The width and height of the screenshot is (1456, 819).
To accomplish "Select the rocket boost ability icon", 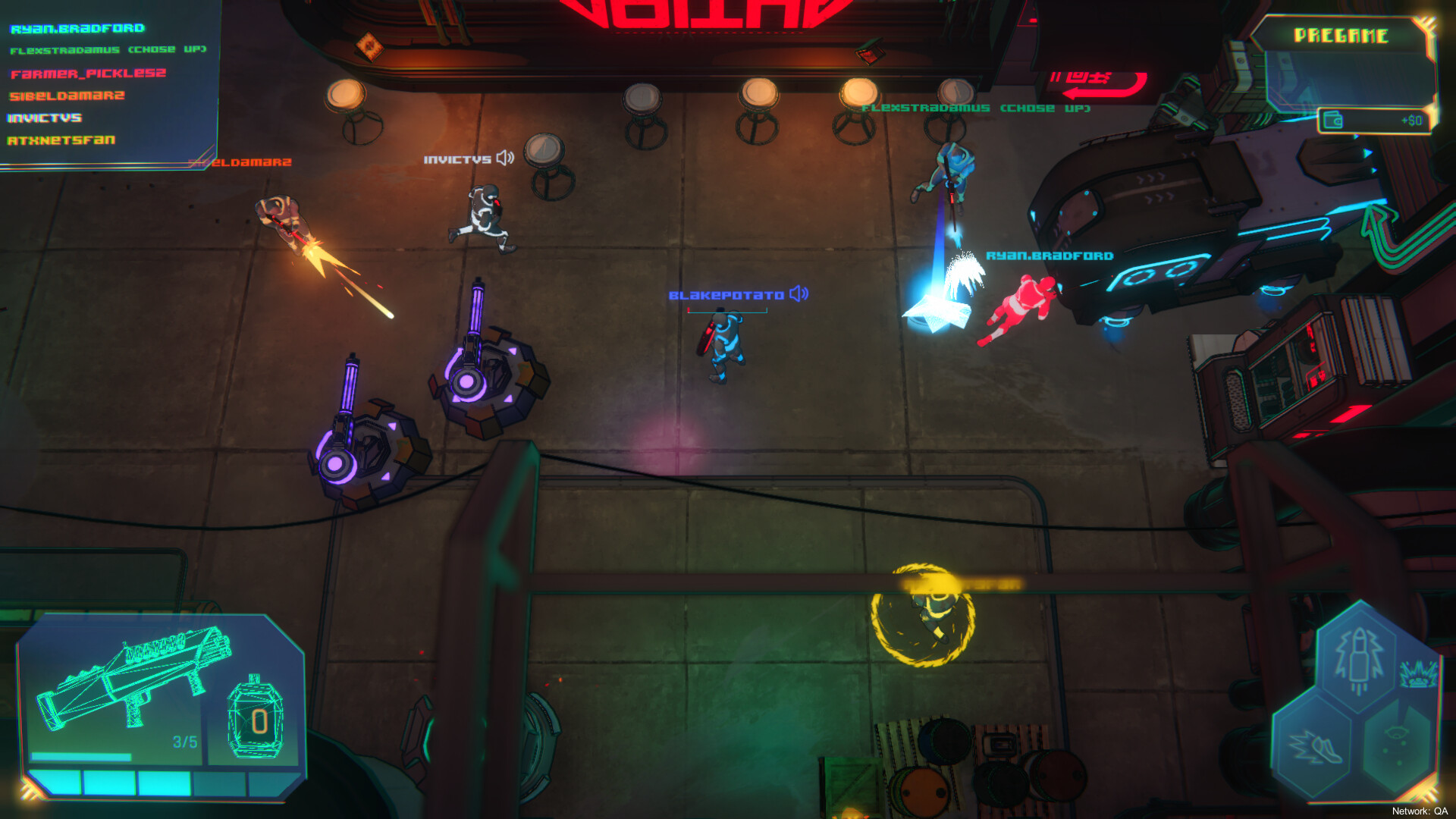I will (x=1357, y=659).
